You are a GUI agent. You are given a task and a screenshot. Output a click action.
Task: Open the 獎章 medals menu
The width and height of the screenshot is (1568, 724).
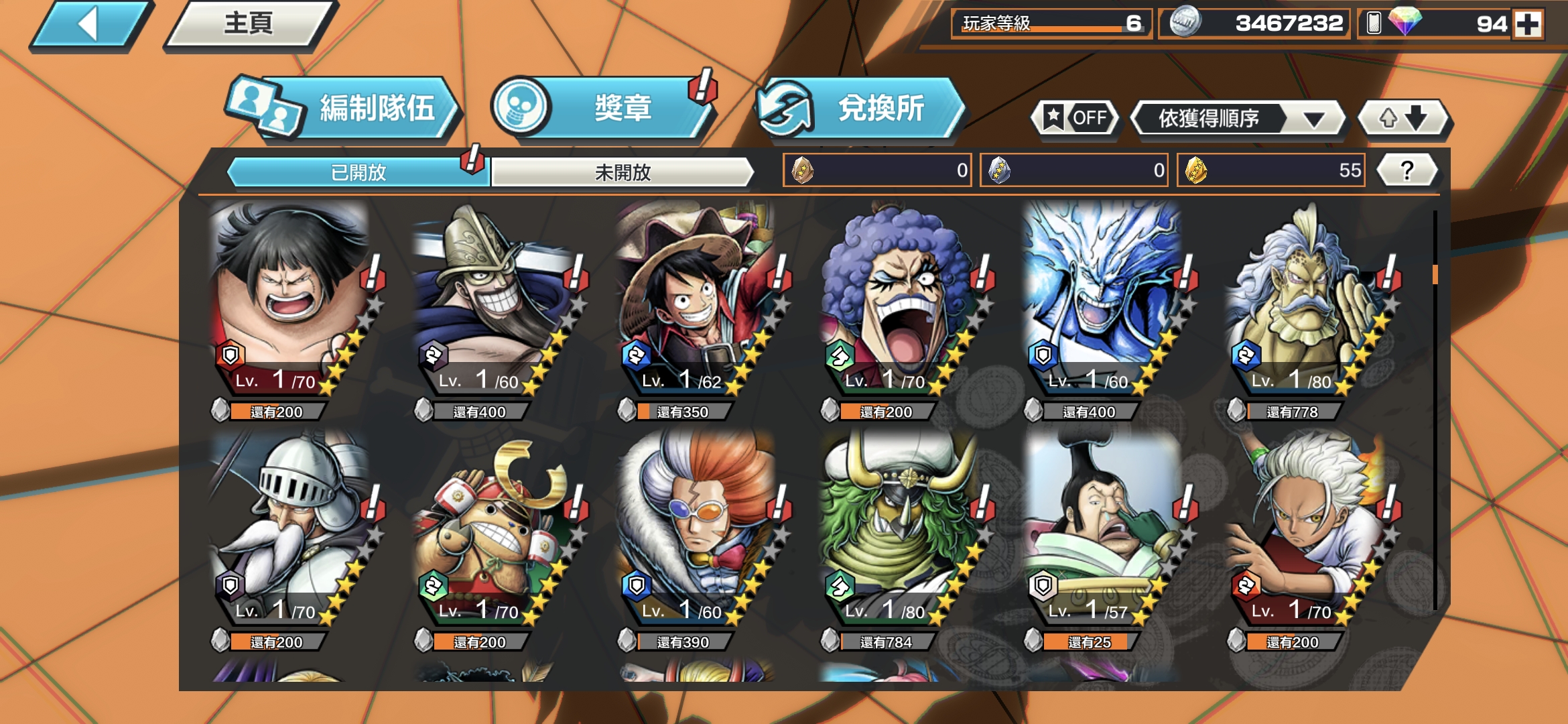click(603, 109)
